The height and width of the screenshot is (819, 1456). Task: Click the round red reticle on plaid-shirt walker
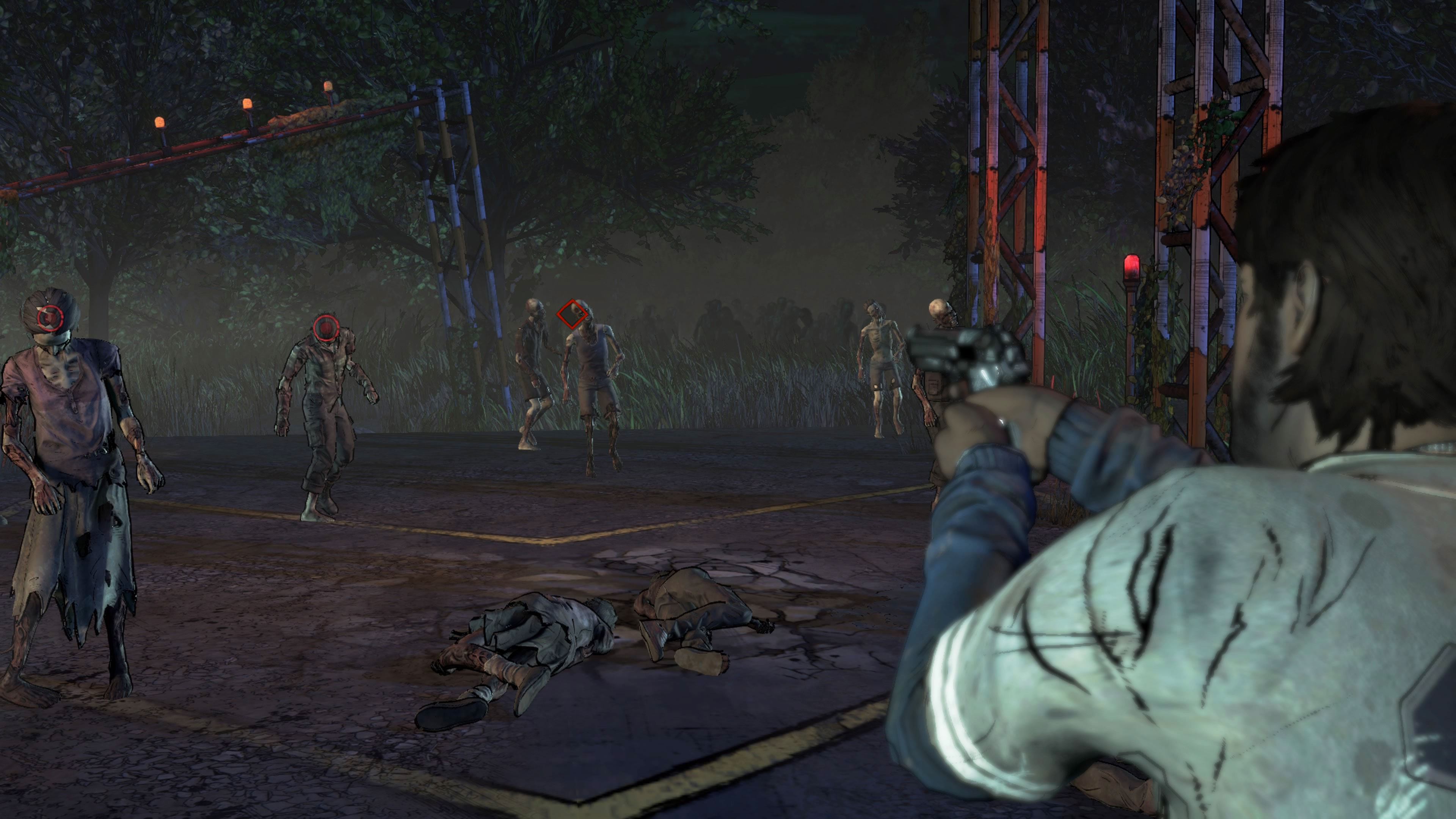click(x=326, y=327)
